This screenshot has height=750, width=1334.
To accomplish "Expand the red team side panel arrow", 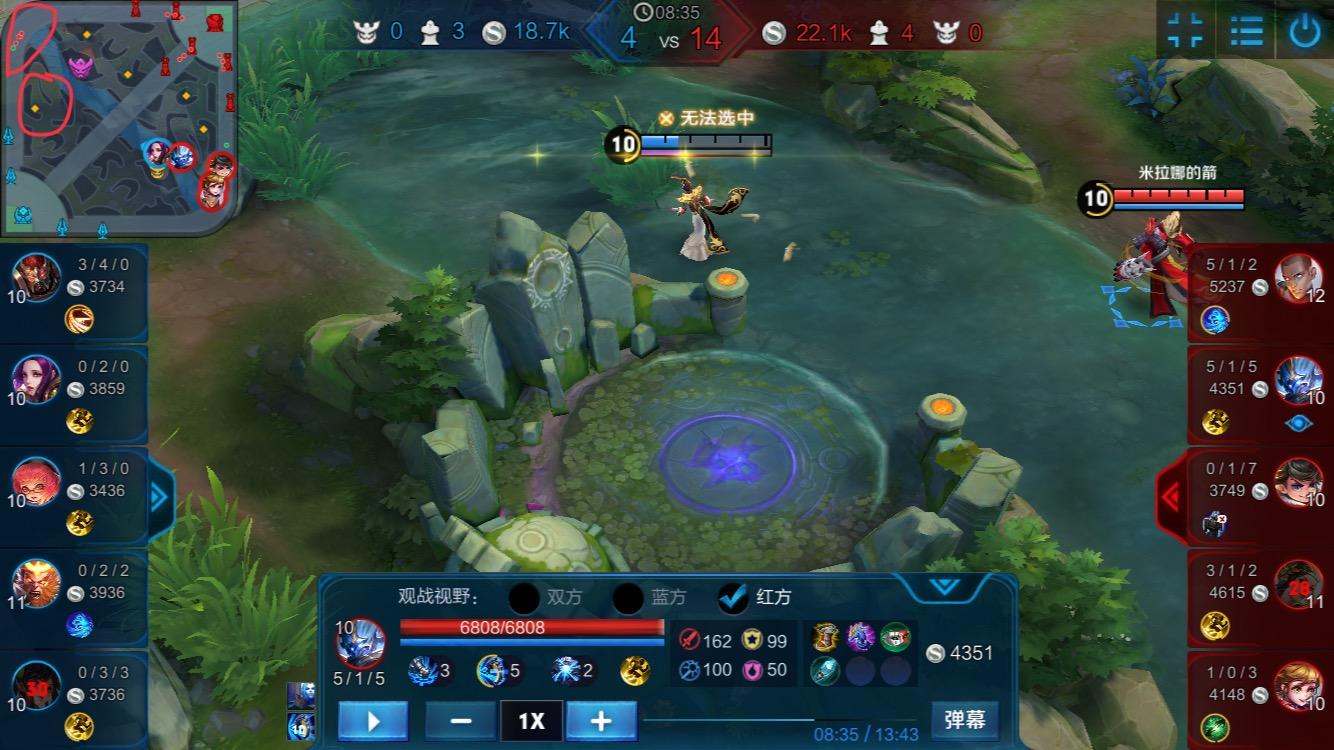I will coord(1171,495).
